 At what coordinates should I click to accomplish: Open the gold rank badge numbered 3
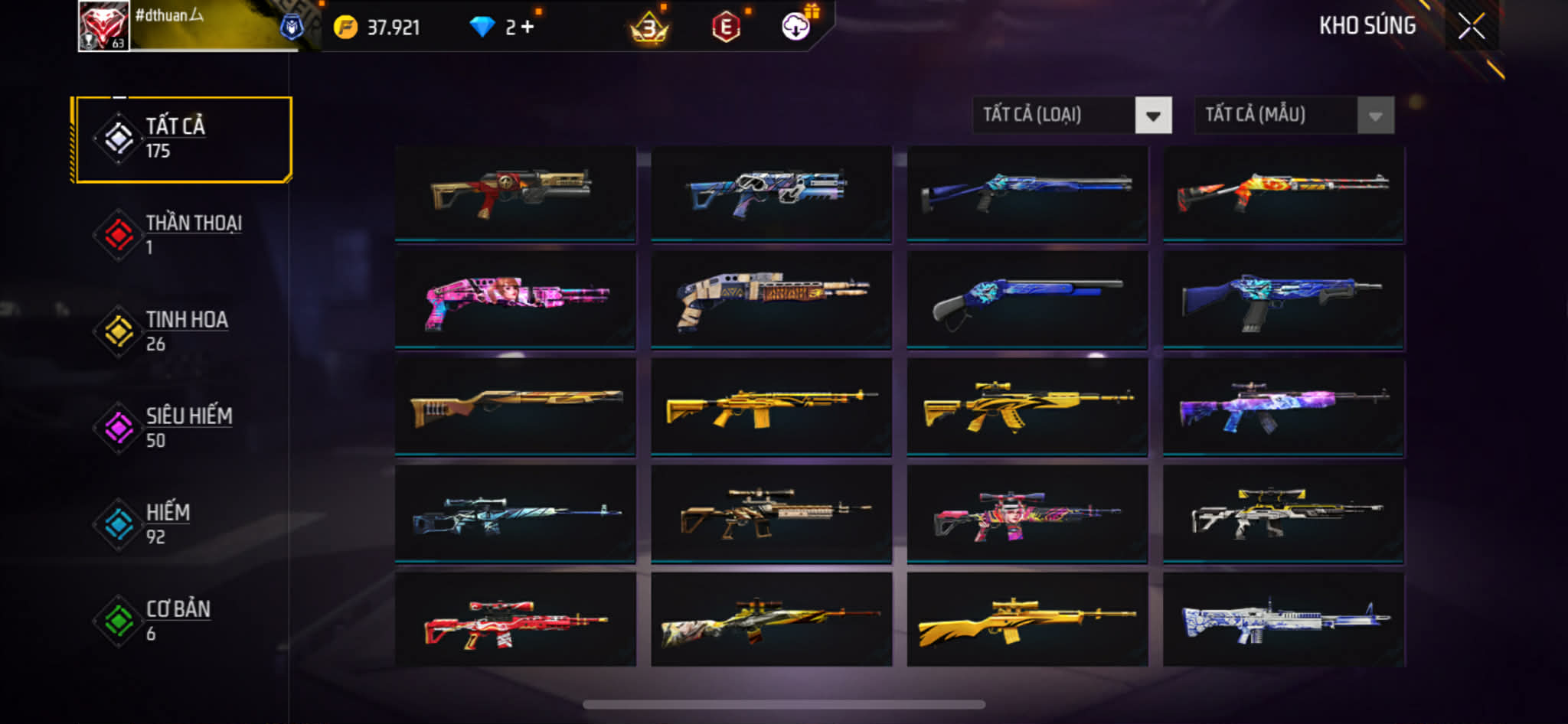(x=649, y=29)
